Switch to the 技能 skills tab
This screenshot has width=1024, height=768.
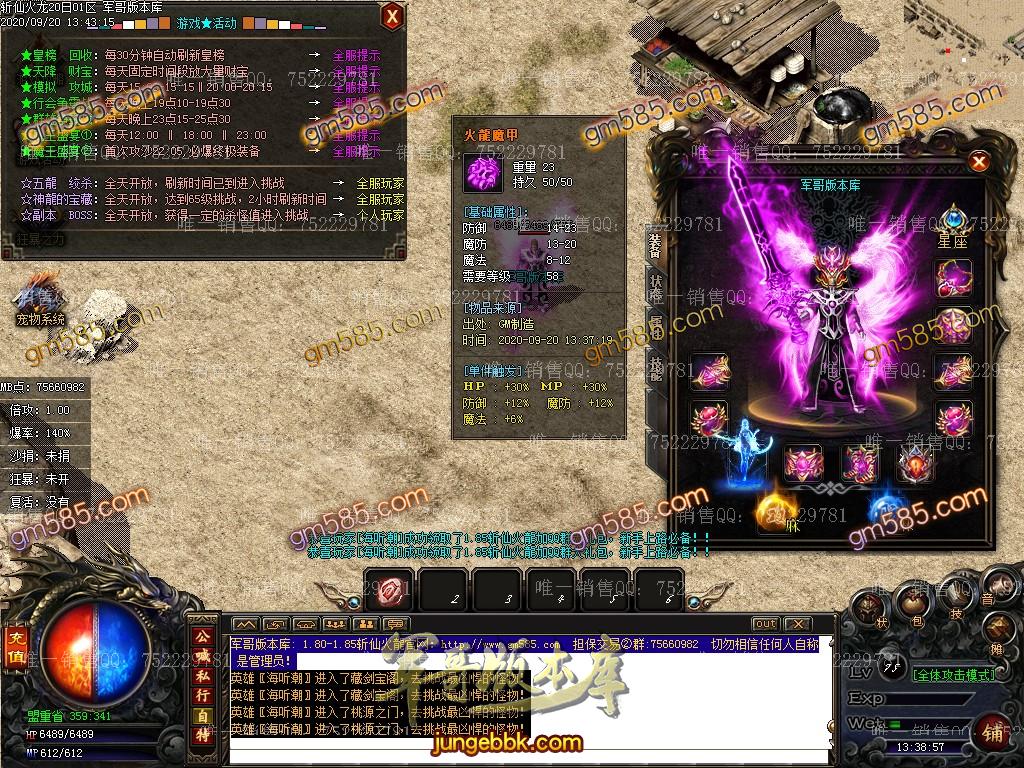pyautogui.click(x=655, y=365)
